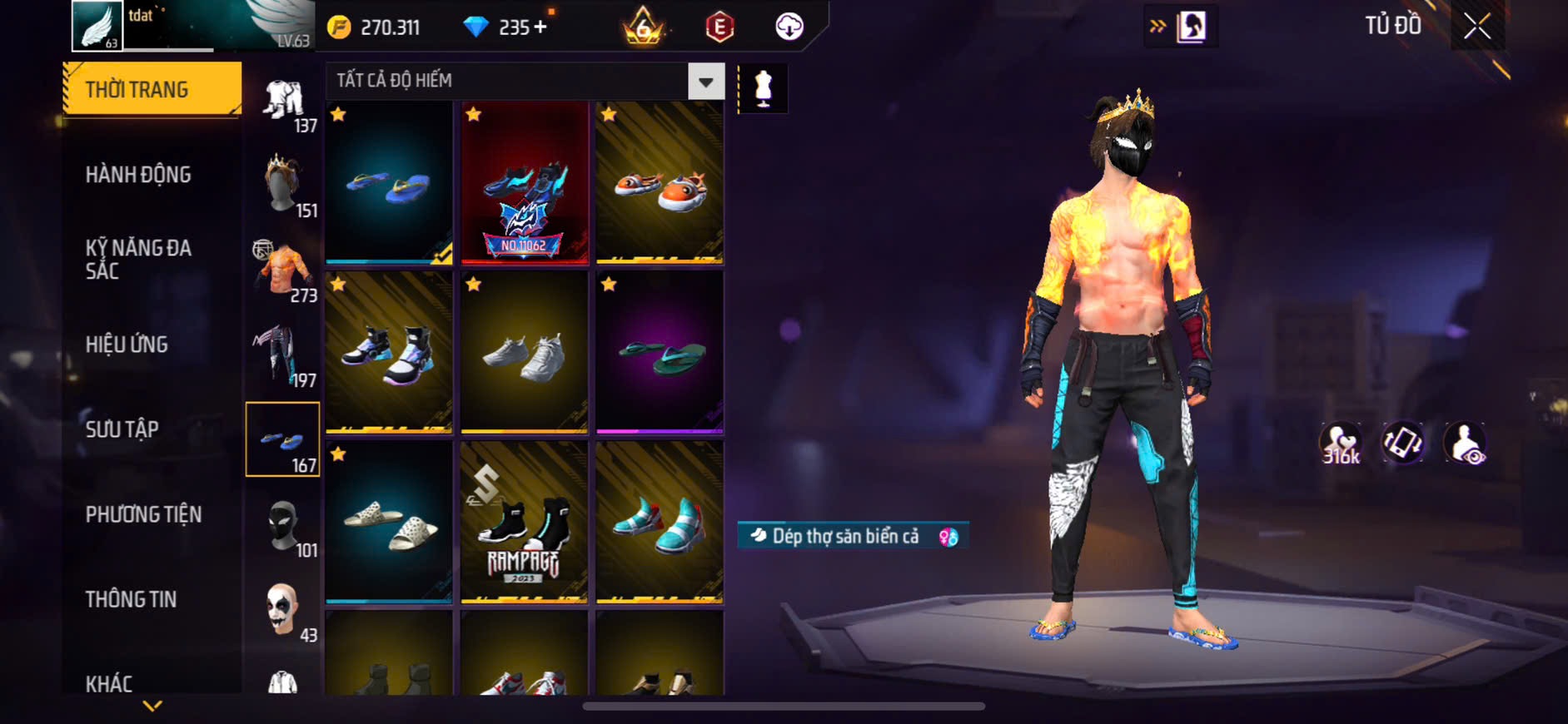Go to the Sưu Tập section
This screenshot has height=724, width=1568.
click(122, 429)
